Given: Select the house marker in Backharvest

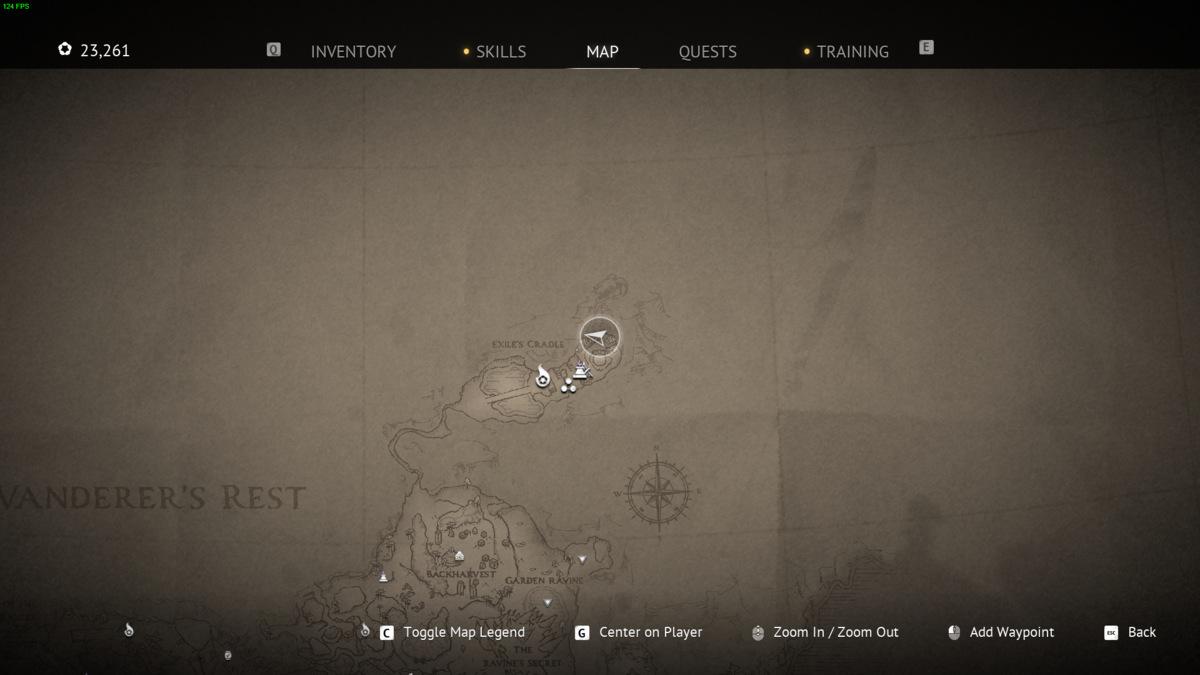Looking at the screenshot, I should pyautogui.click(x=459, y=556).
